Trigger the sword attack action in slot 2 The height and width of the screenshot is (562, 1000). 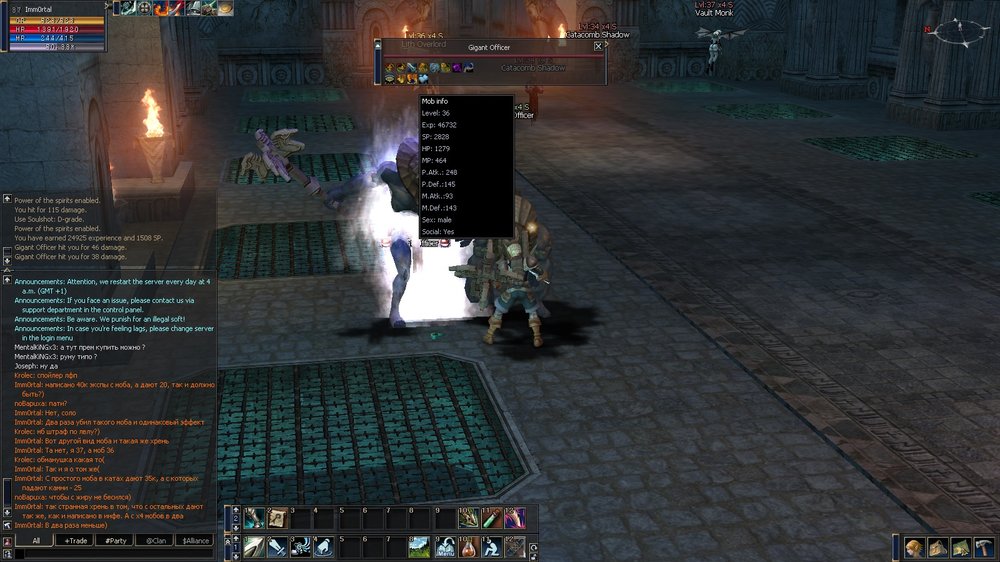click(276, 547)
